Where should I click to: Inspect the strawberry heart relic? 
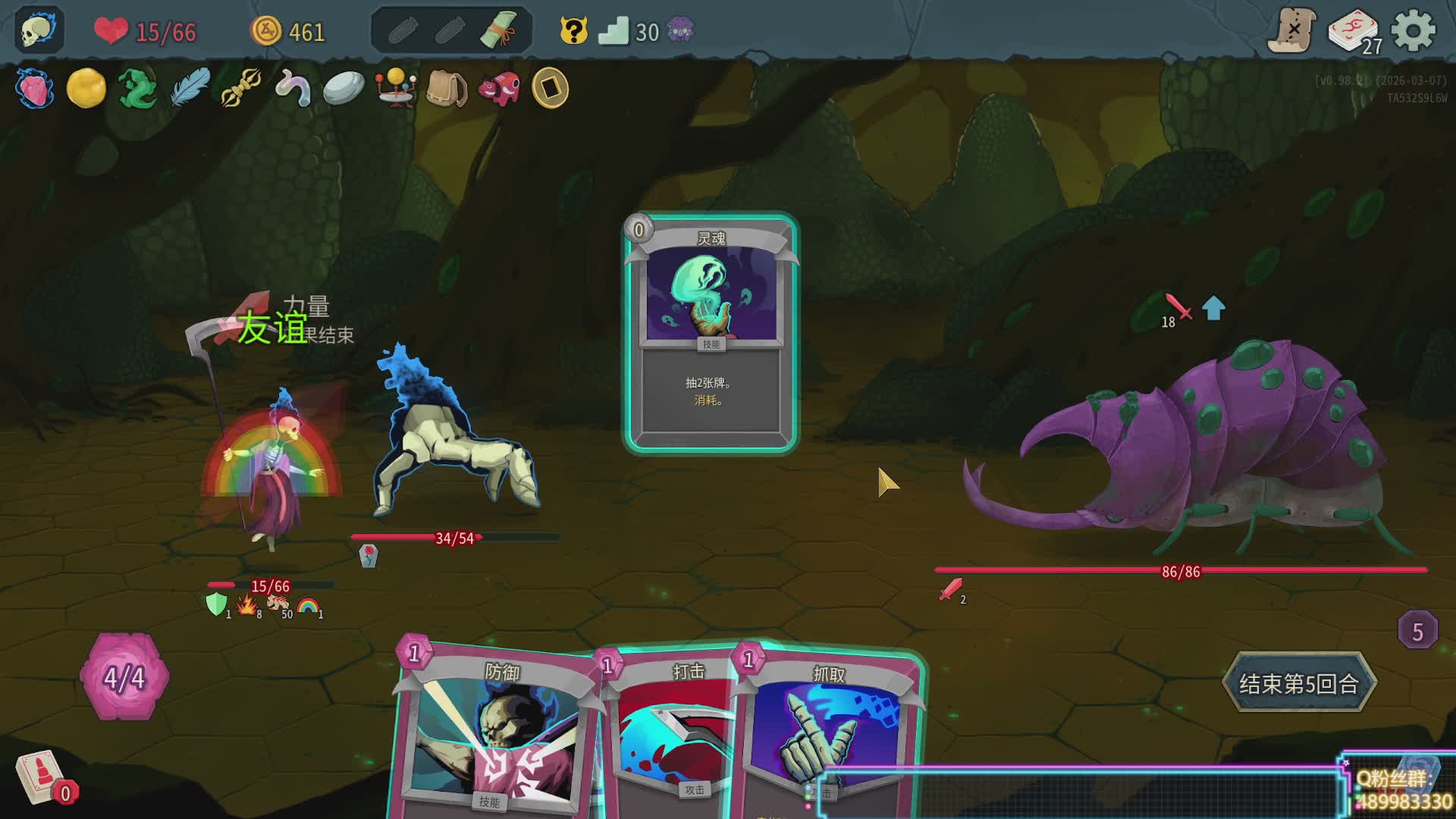pos(34,88)
